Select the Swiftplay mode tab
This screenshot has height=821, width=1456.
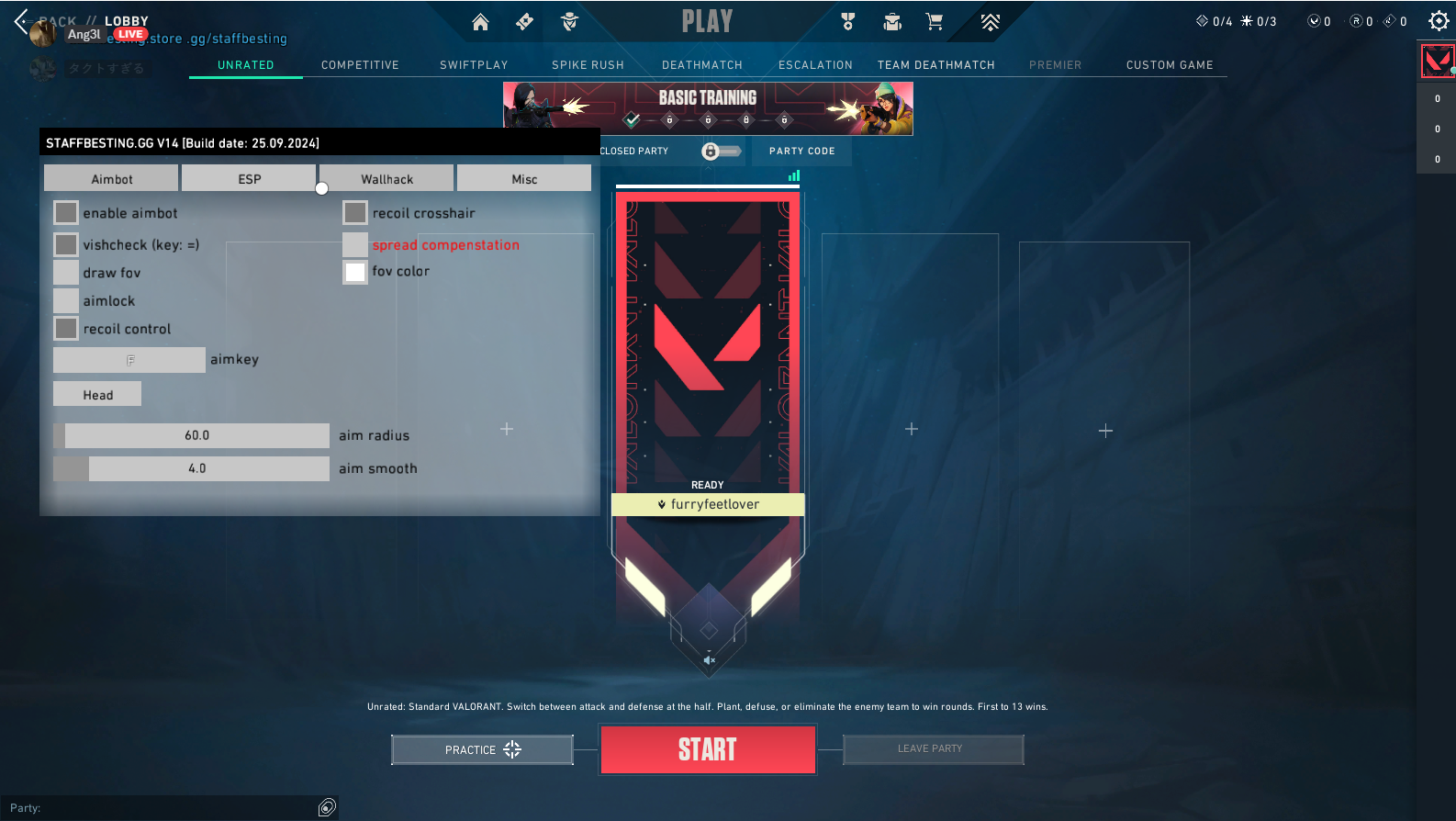(x=474, y=65)
